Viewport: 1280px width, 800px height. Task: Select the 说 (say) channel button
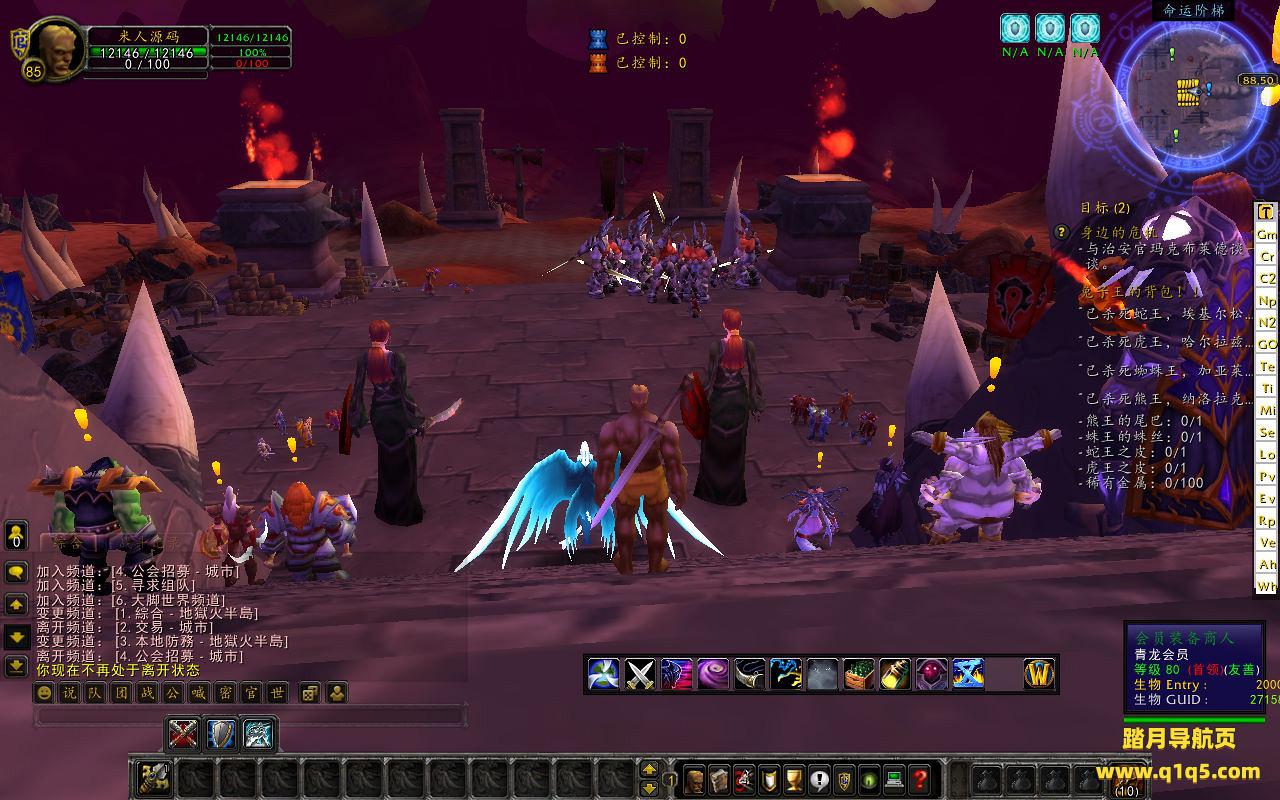pos(69,693)
